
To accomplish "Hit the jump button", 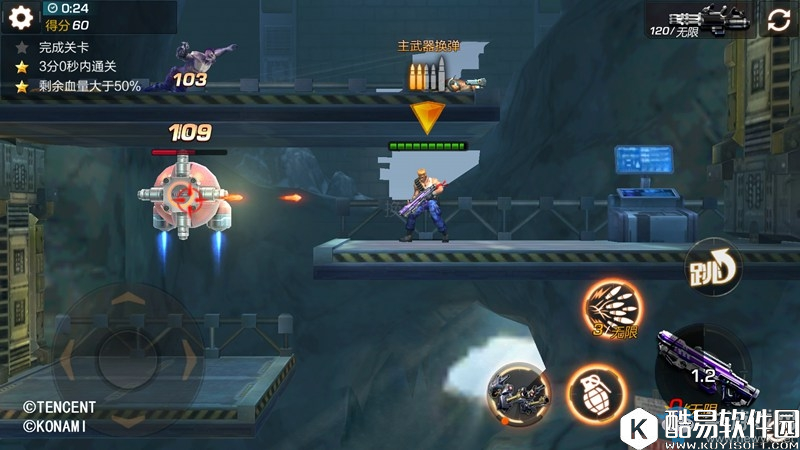I will click(711, 266).
